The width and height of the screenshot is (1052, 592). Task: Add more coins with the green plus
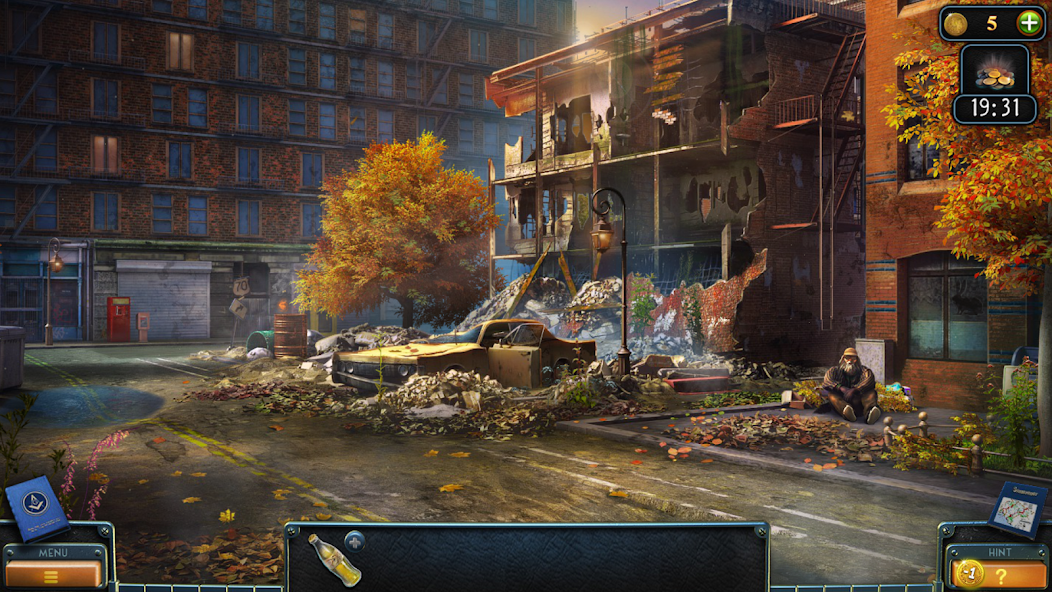[1028, 22]
